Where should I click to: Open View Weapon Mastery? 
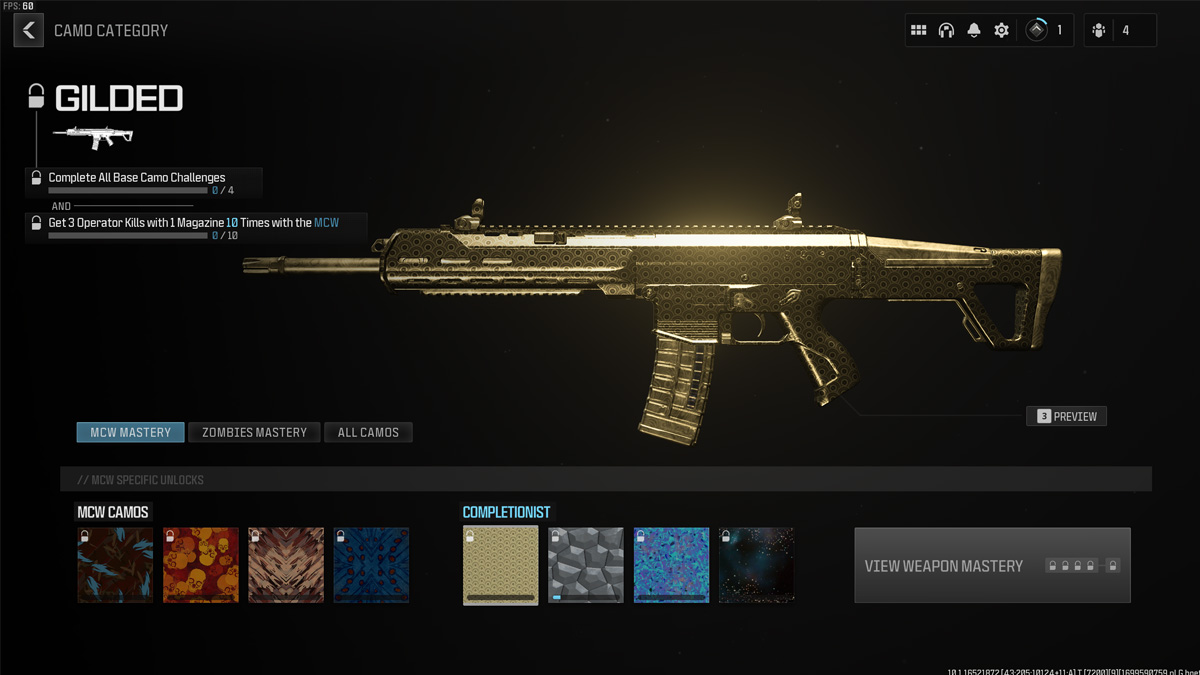click(992, 566)
